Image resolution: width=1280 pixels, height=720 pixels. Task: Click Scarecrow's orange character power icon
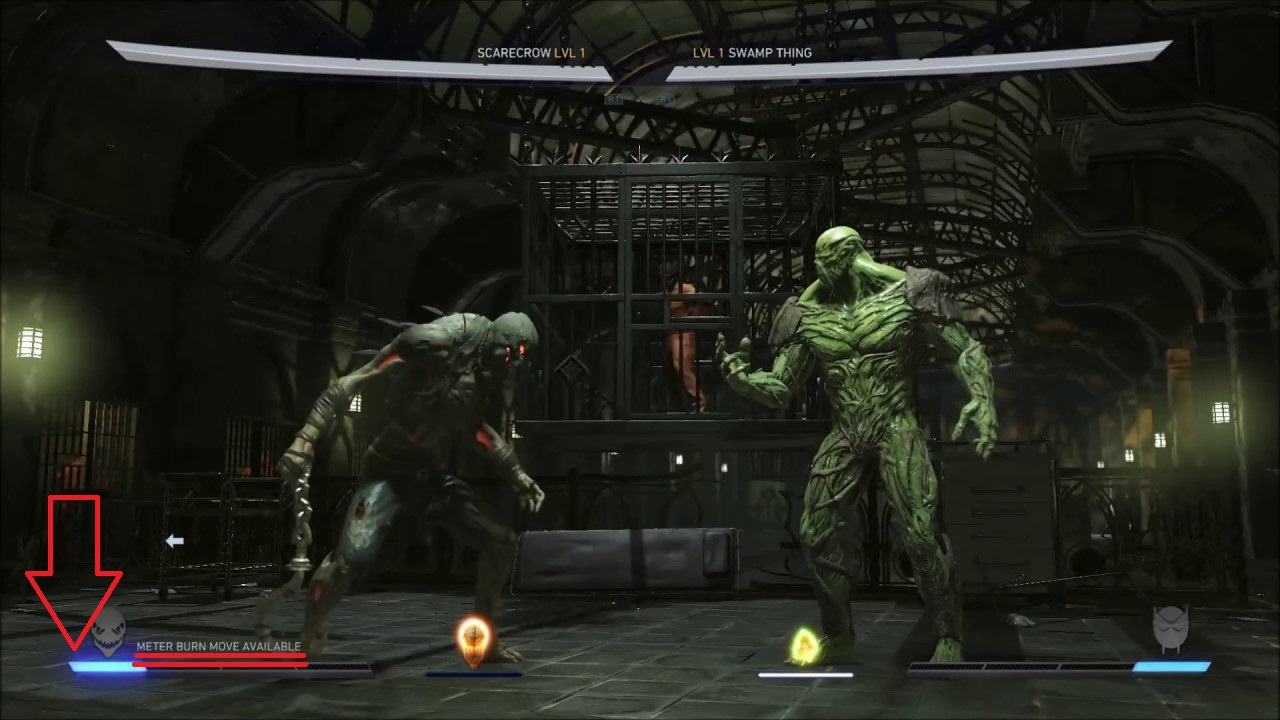[472, 640]
